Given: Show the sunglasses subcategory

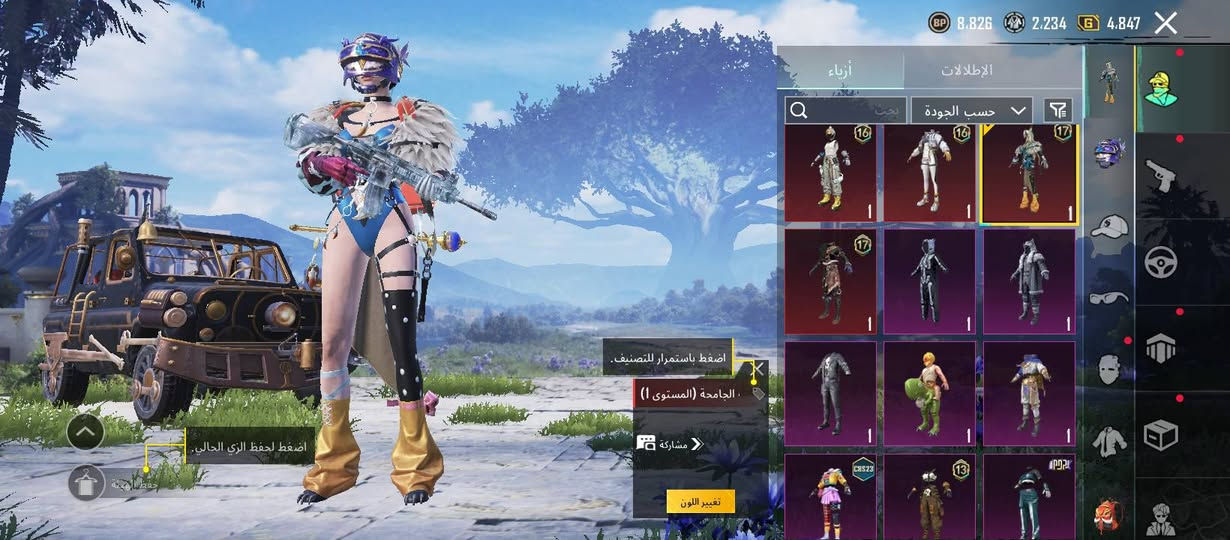Looking at the screenshot, I should (x=1108, y=297).
